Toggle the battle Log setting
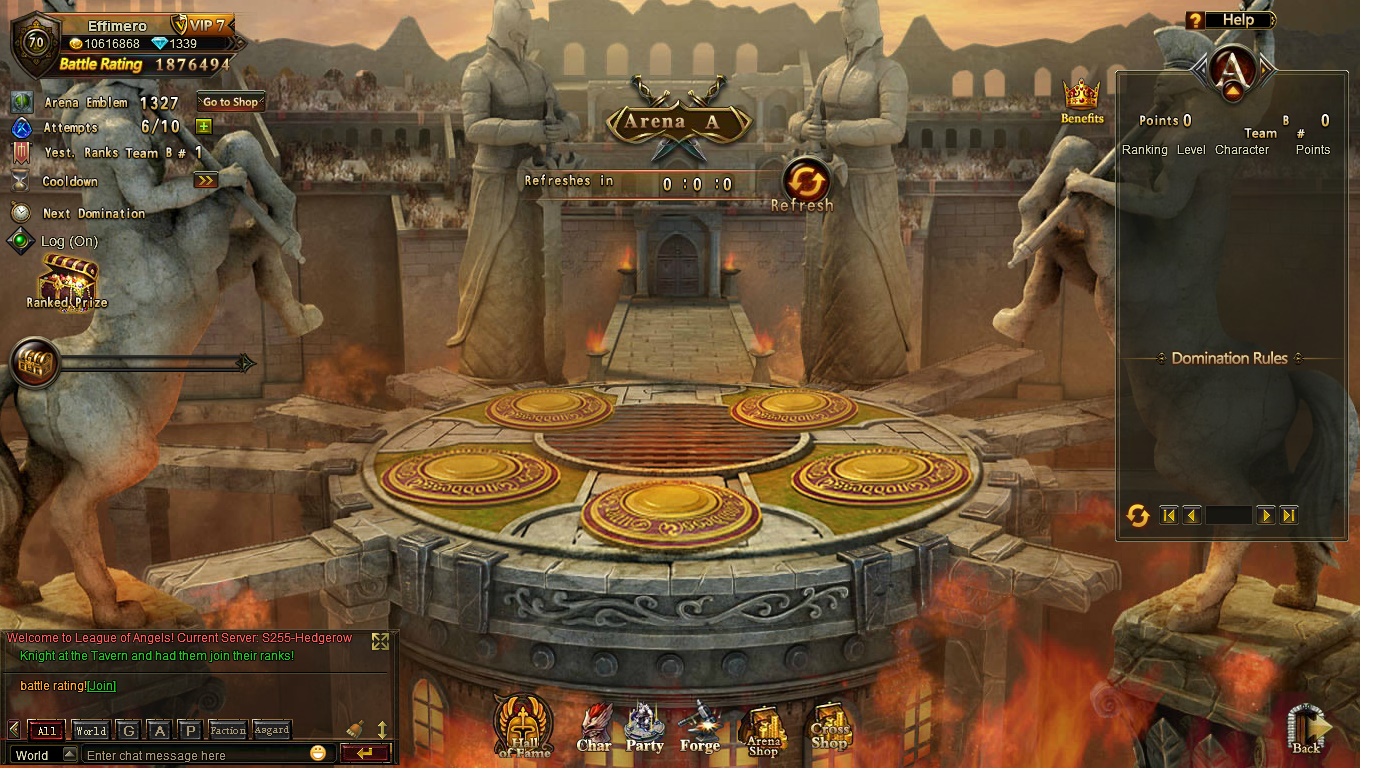The height and width of the screenshot is (774, 1386). click(20, 241)
